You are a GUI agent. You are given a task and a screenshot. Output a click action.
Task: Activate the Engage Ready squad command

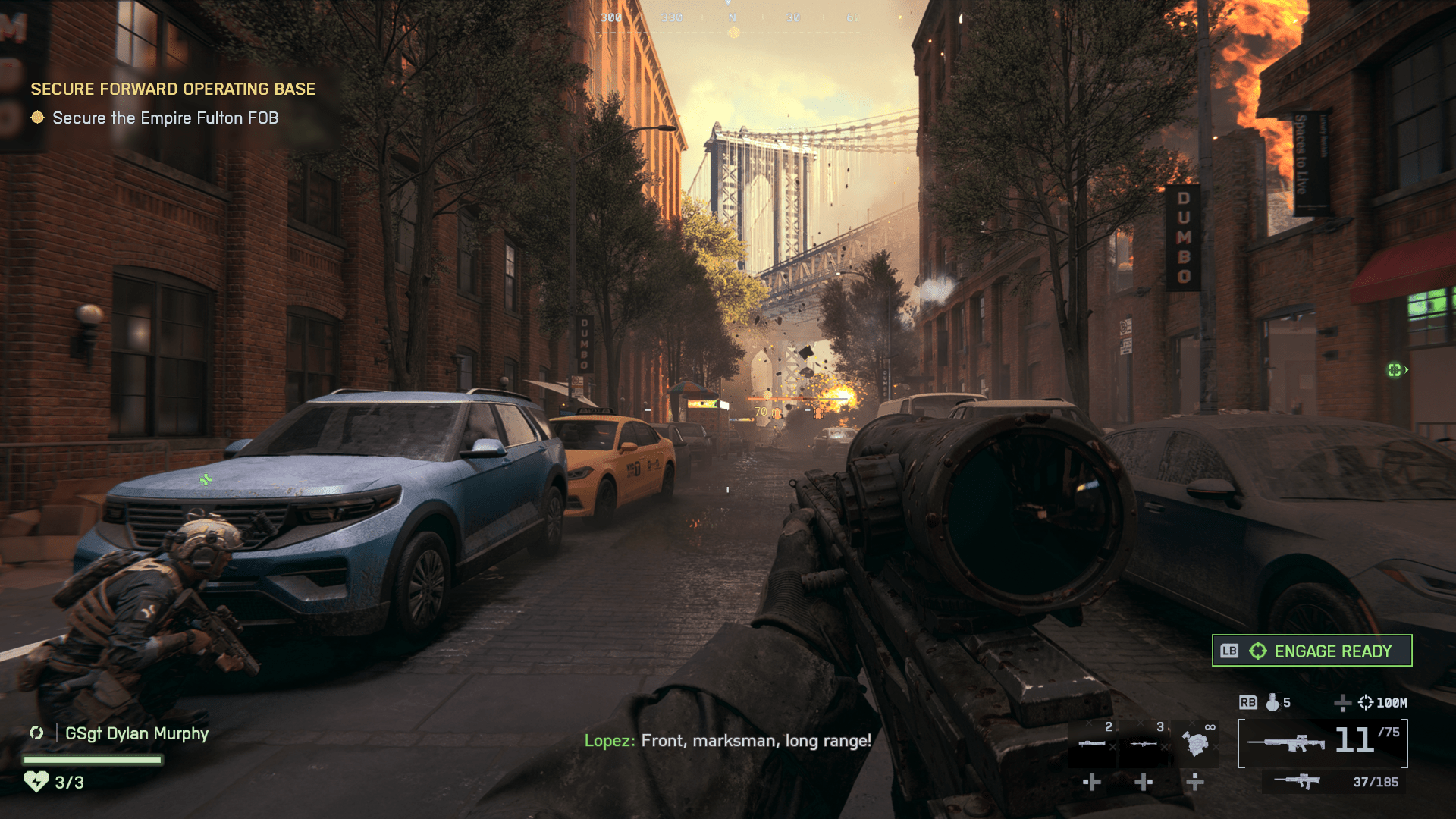[x=1312, y=651]
